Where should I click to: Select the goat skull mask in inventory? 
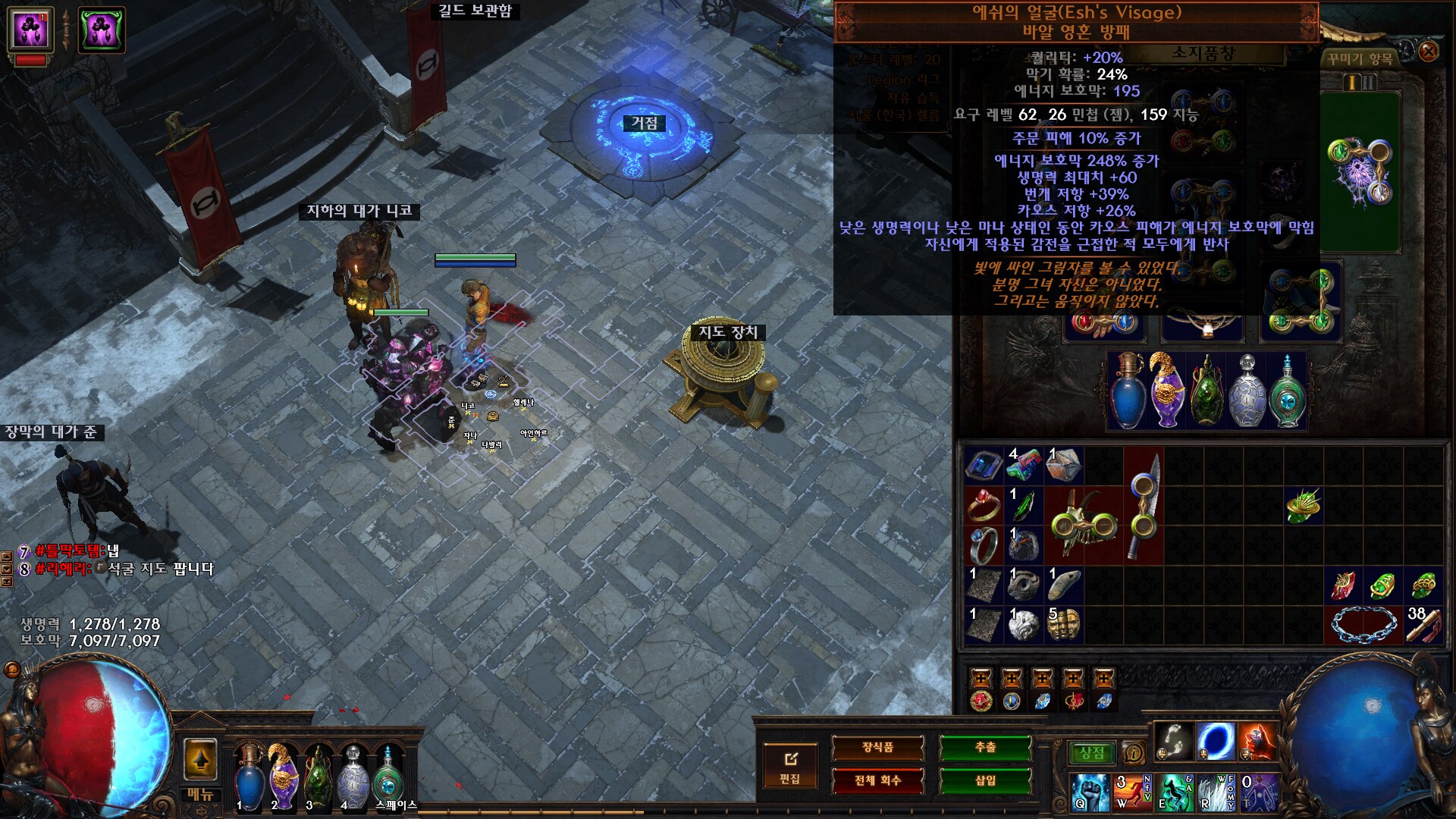[x=1083, y=524]
